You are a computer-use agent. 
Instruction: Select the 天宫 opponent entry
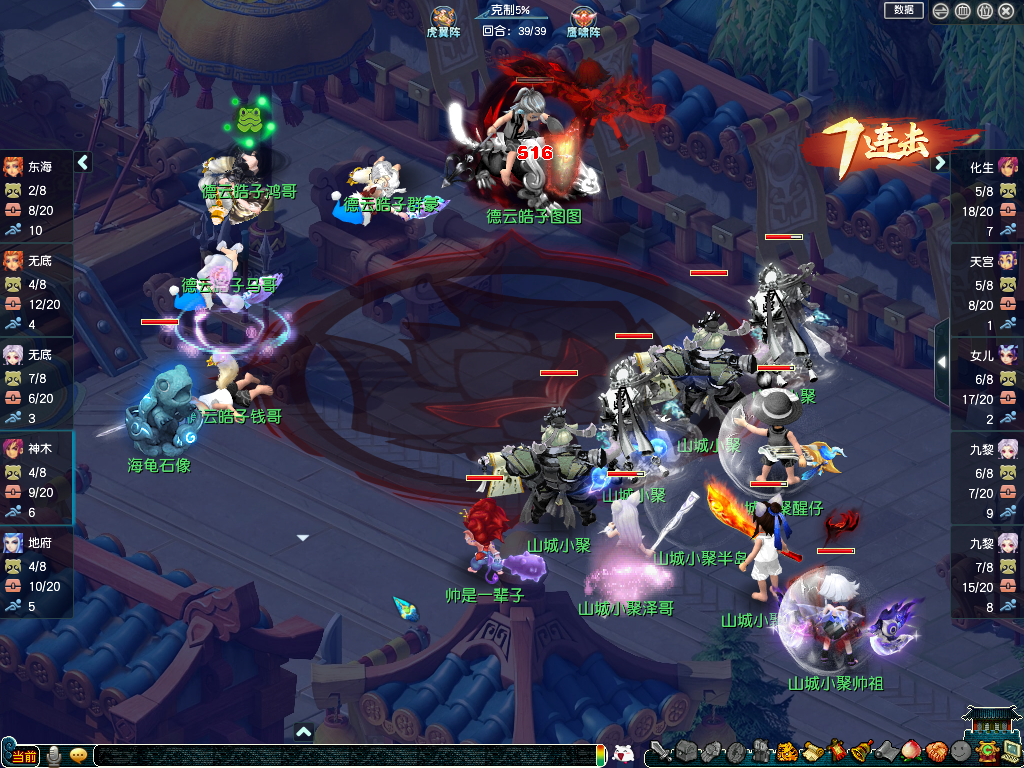coord(986,291)
